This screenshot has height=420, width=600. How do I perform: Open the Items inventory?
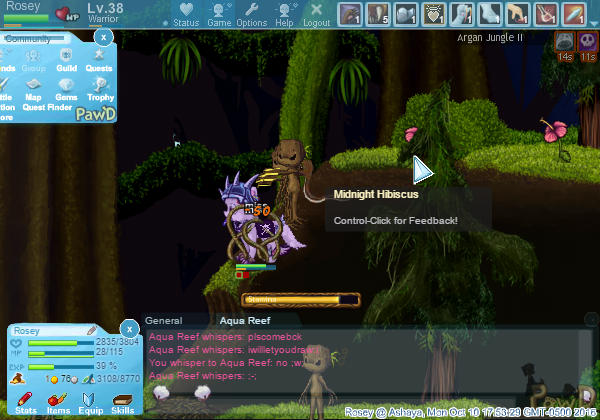[58, 404]
